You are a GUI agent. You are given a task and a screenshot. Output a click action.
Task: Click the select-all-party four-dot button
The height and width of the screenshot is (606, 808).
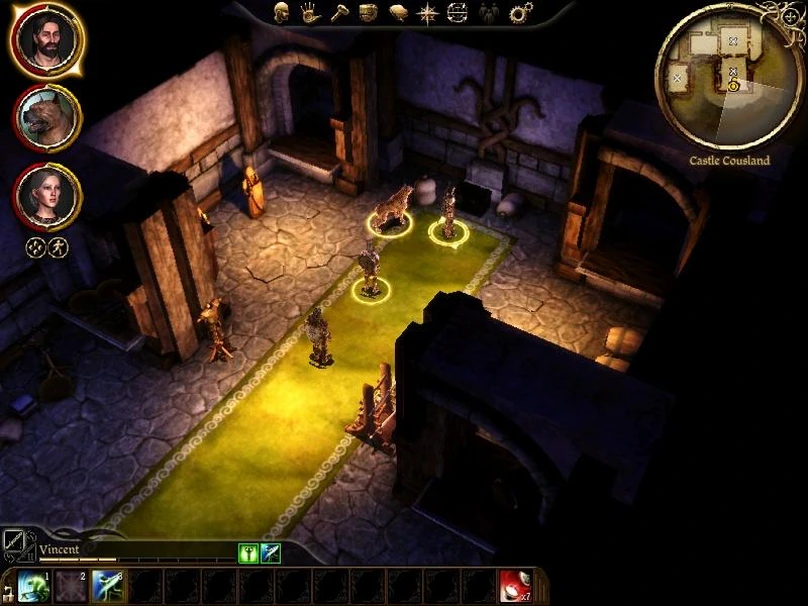coord(36,248)
